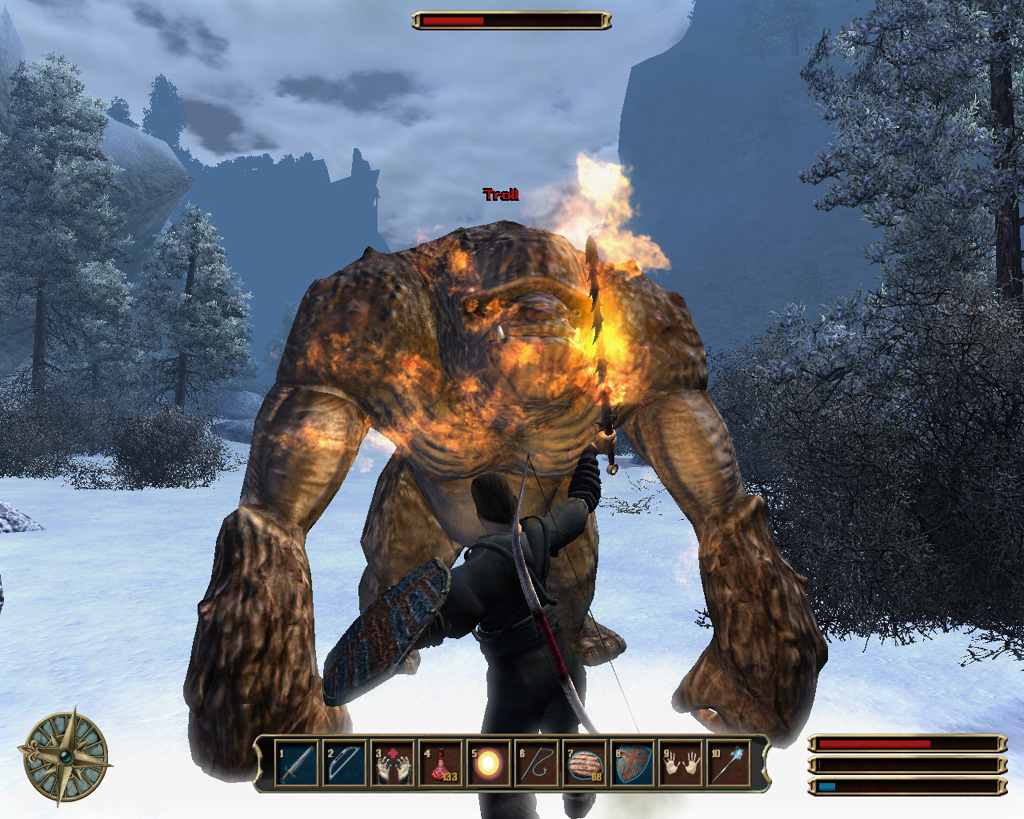Screen dimensions: 1024x819
Task: Equip the shield in hotbar slot 8
Action: [x=633, y=765]
